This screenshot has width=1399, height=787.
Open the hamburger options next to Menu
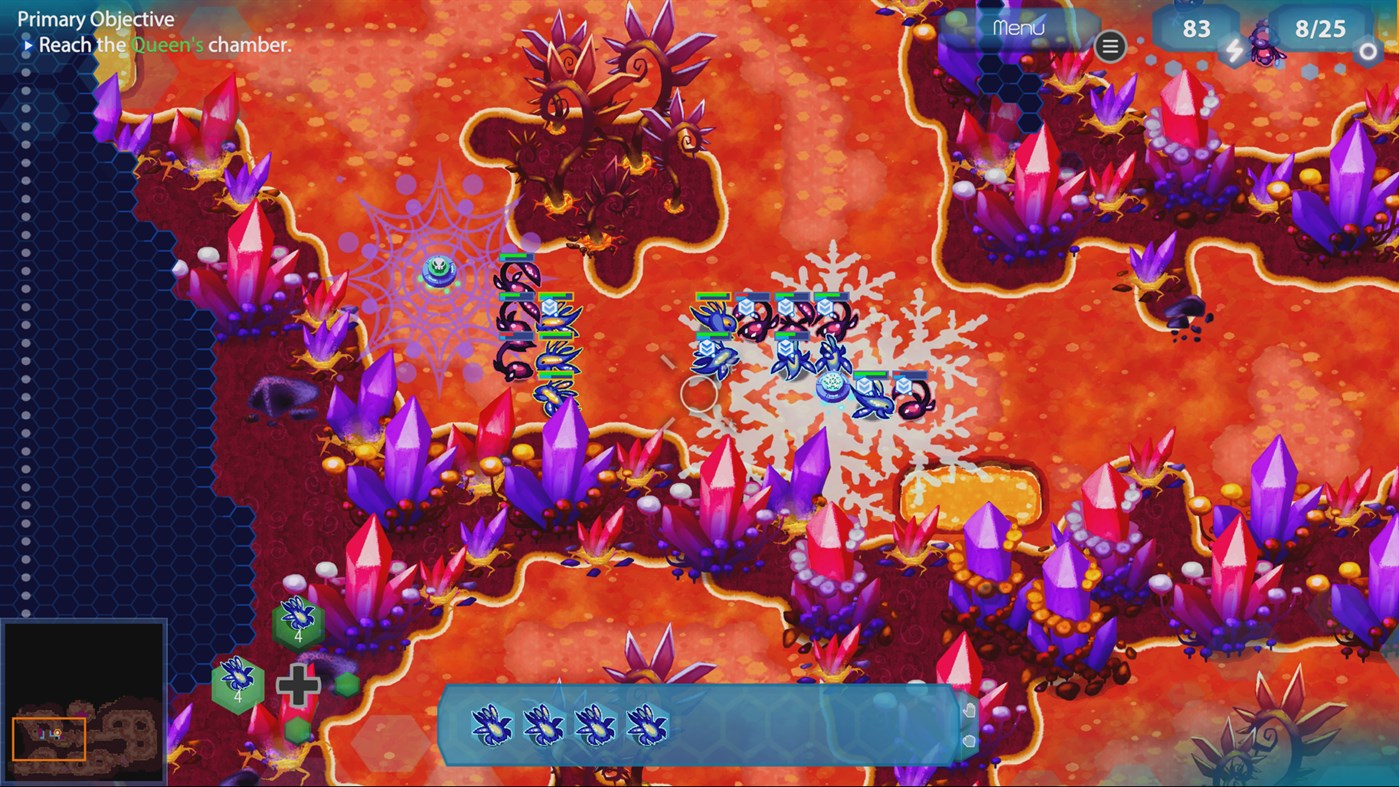pos(1110,46)
